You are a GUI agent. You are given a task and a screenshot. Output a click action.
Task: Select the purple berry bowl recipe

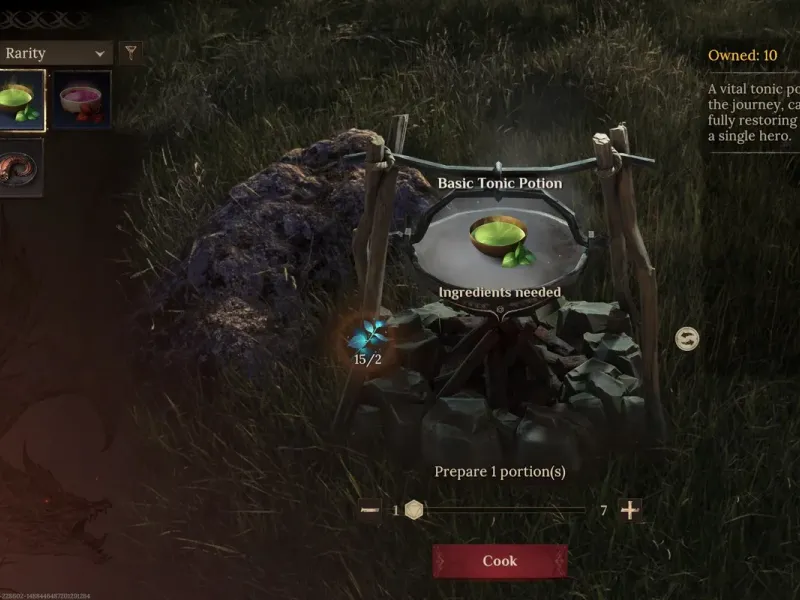(81, 100)
